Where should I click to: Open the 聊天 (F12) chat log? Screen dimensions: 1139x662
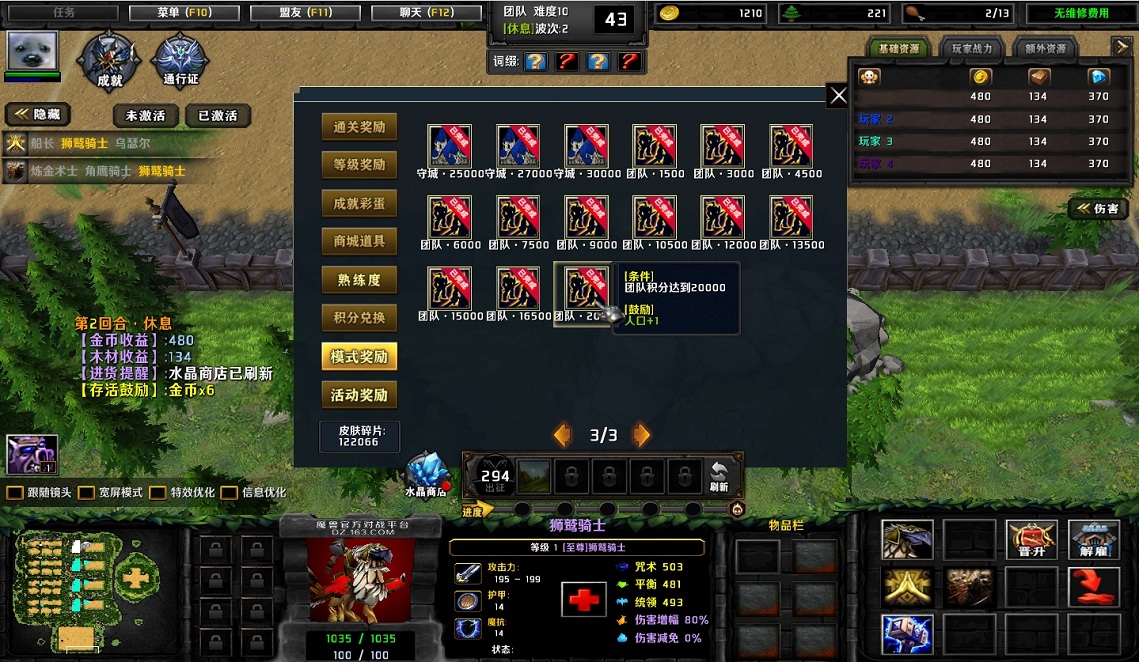pyautogui.click(x=426, y=13)
